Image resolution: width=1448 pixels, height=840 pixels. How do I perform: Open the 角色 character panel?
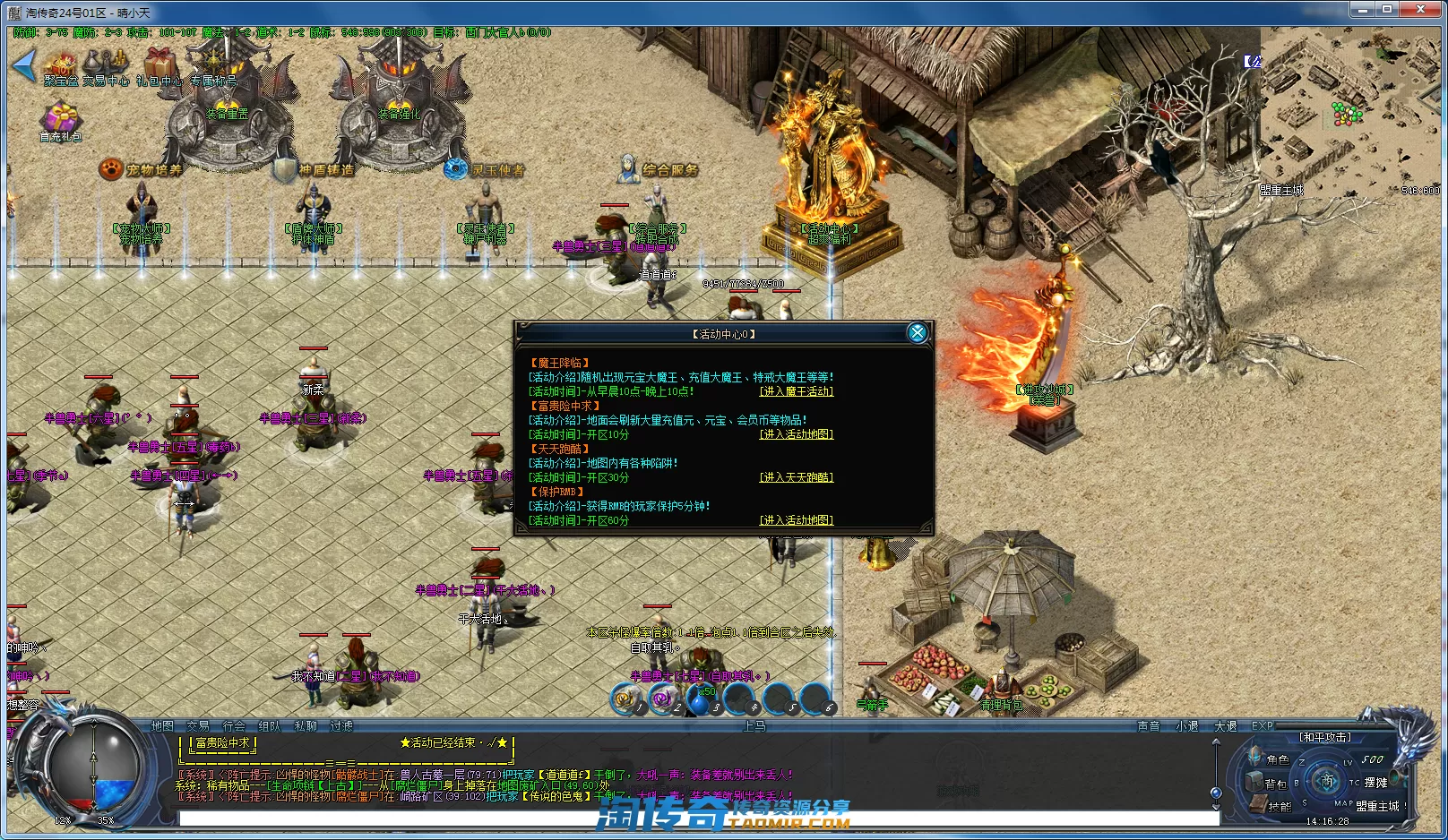1257,759
